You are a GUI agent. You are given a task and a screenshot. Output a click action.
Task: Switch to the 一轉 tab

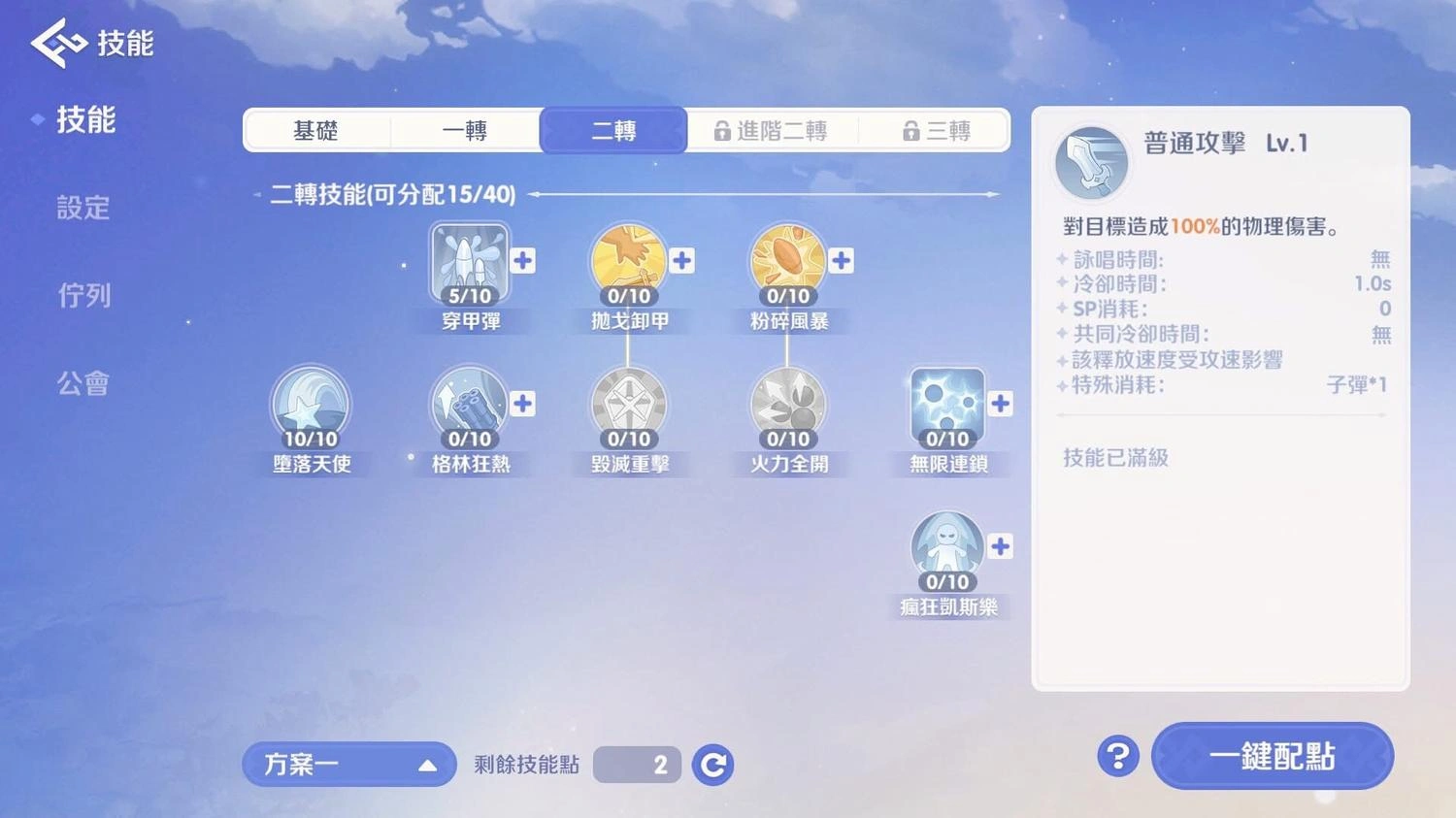[466, 130]
